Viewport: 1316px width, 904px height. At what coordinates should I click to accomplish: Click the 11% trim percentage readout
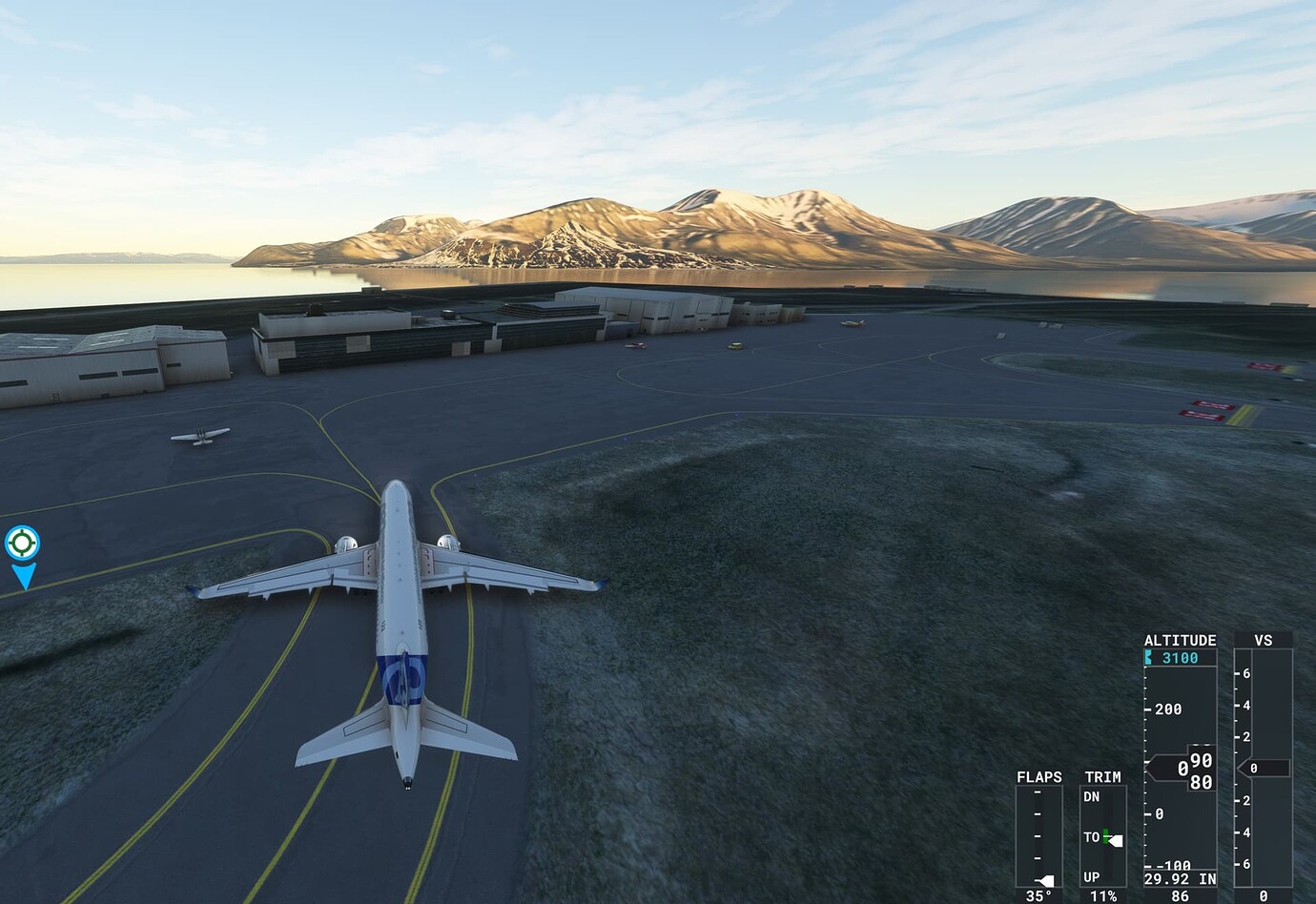click(x=1101, y=894)
